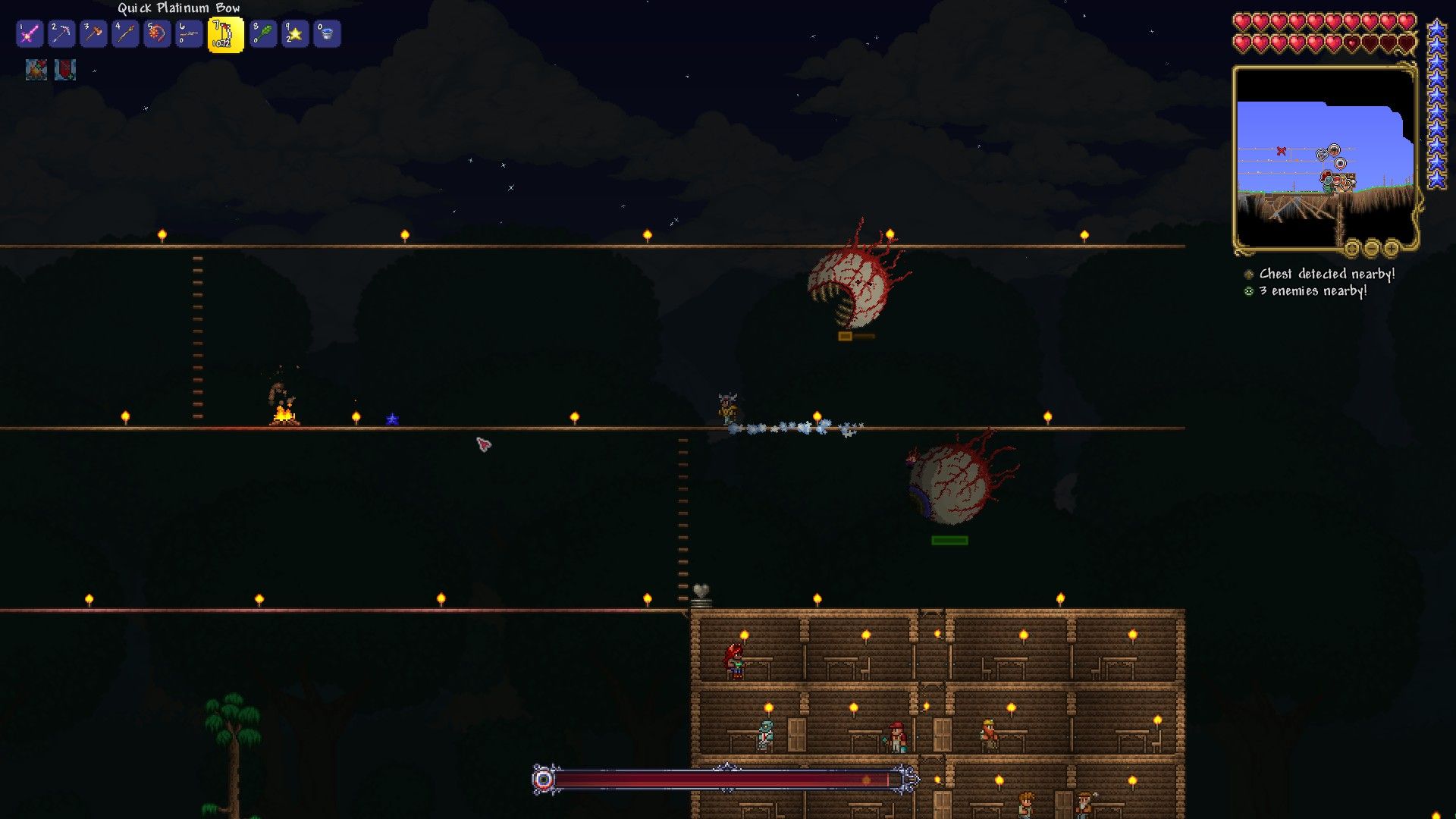This screenshot has height=819, width=1456.
Task: Click the Heart Lantern buff icon
Action: click(67, 71)
